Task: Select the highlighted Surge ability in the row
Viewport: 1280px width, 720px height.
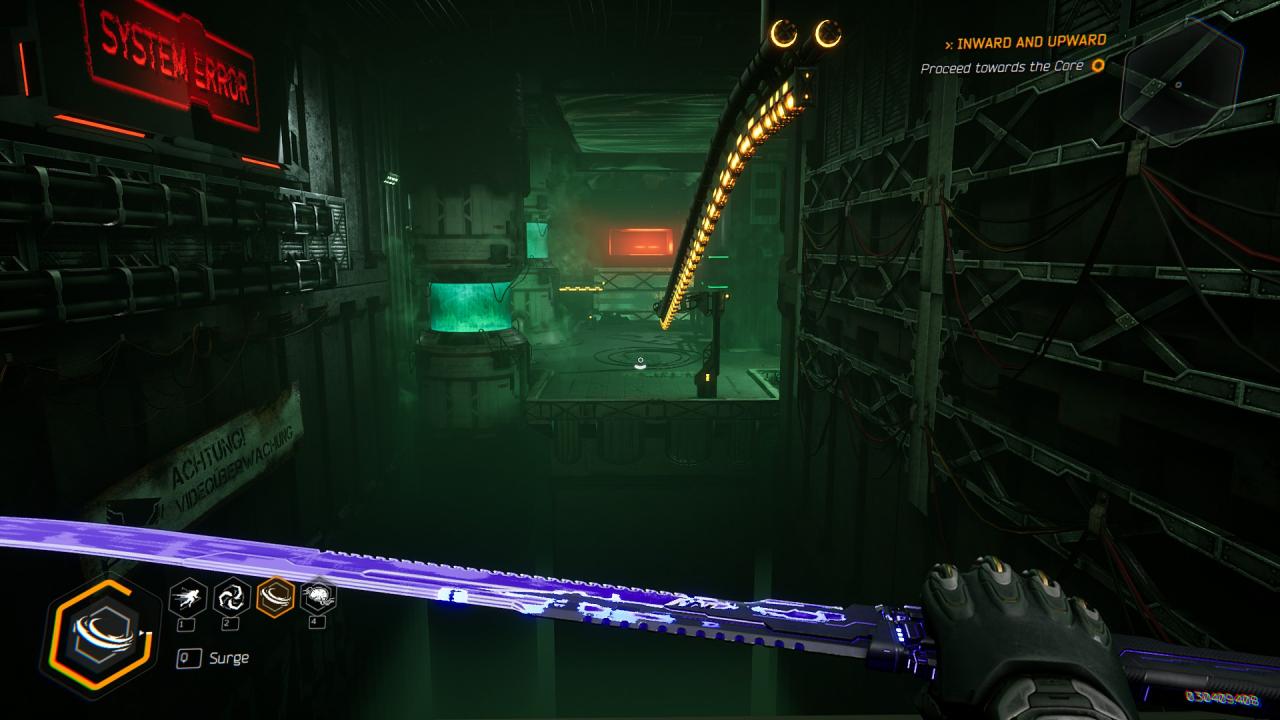Action: tap(275, 598)
